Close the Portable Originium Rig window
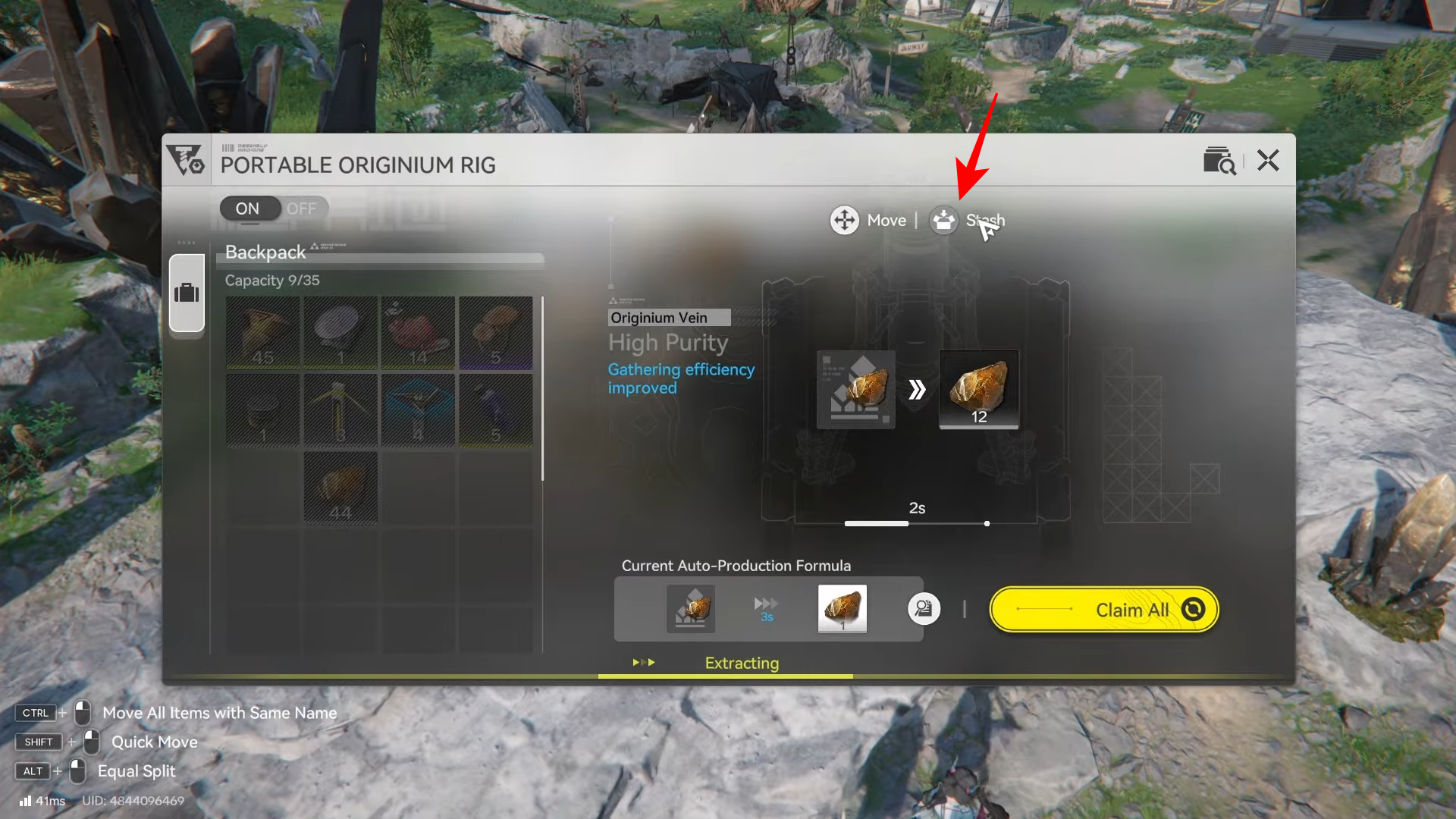The height and width of the screenshot is (819, 1456). 1268,161
